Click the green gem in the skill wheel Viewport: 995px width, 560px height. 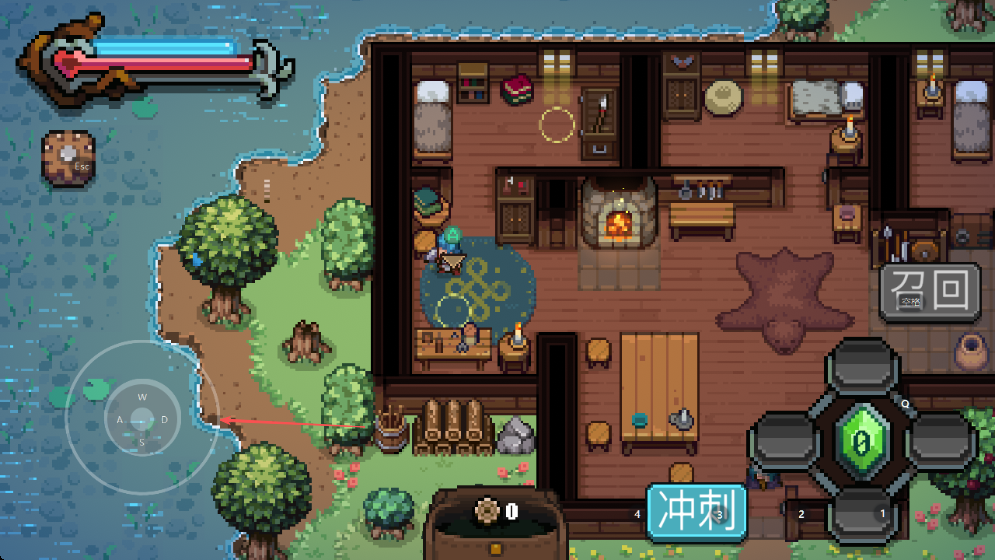click(861, 439)
